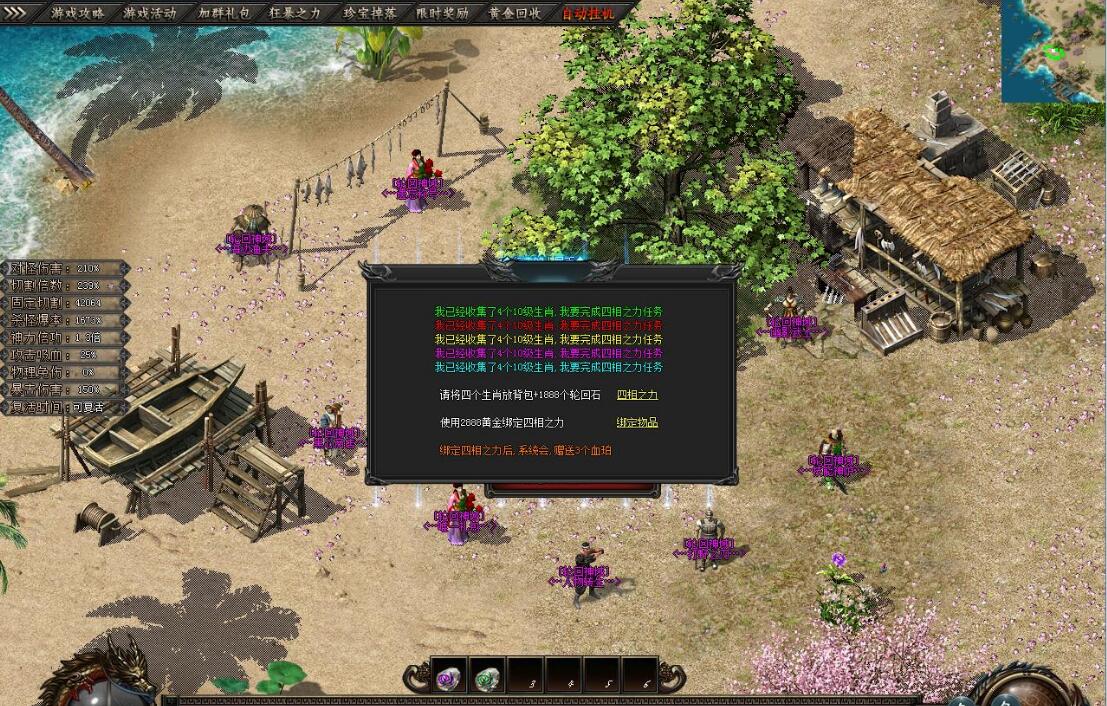The image size is (1107, 706).
Task: Choose the cyan quest completion dialogue line
Action: [548, 367]
